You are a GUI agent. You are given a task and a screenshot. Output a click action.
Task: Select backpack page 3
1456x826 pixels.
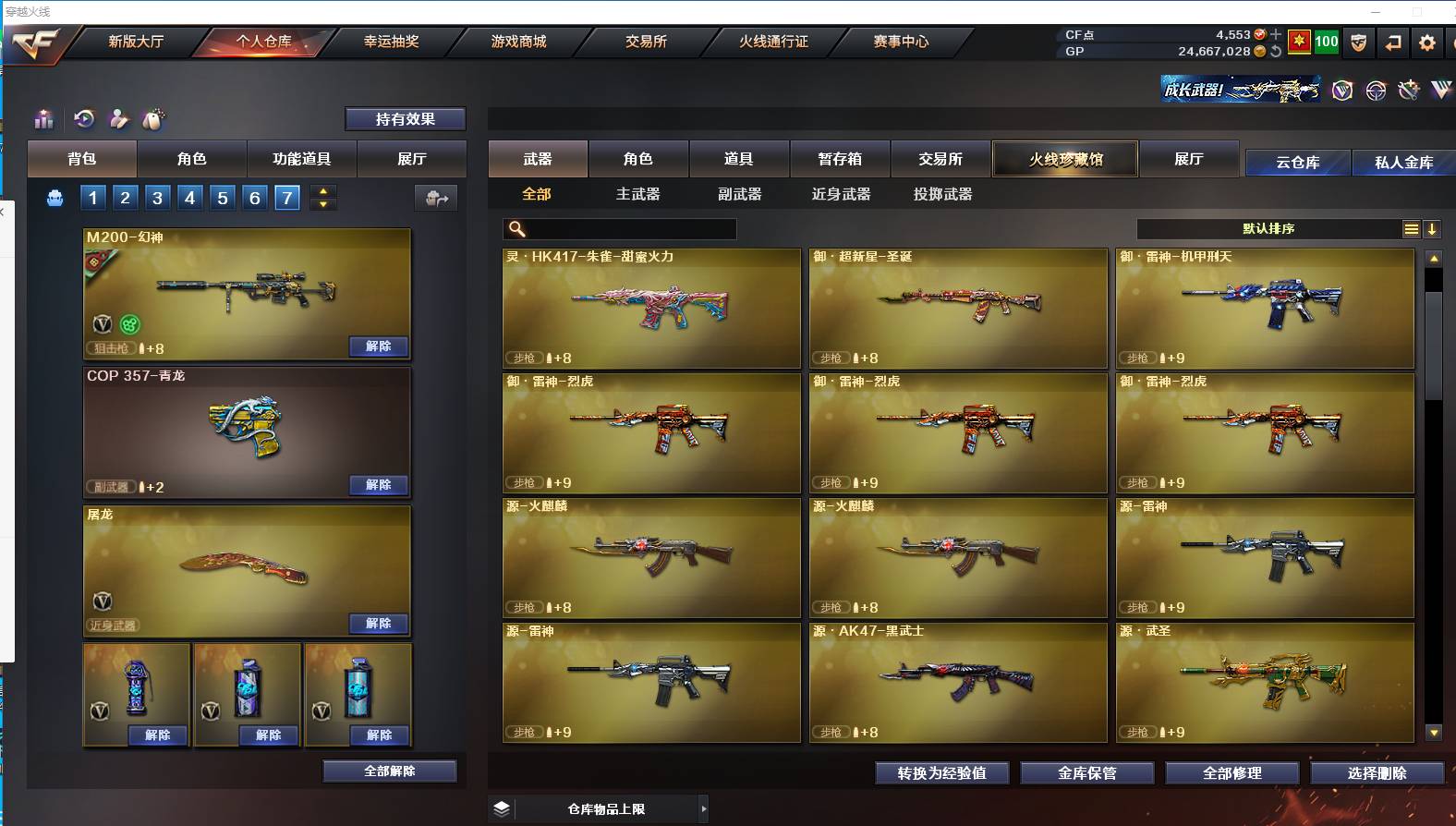pyautogui.click(x=157, y=197)
